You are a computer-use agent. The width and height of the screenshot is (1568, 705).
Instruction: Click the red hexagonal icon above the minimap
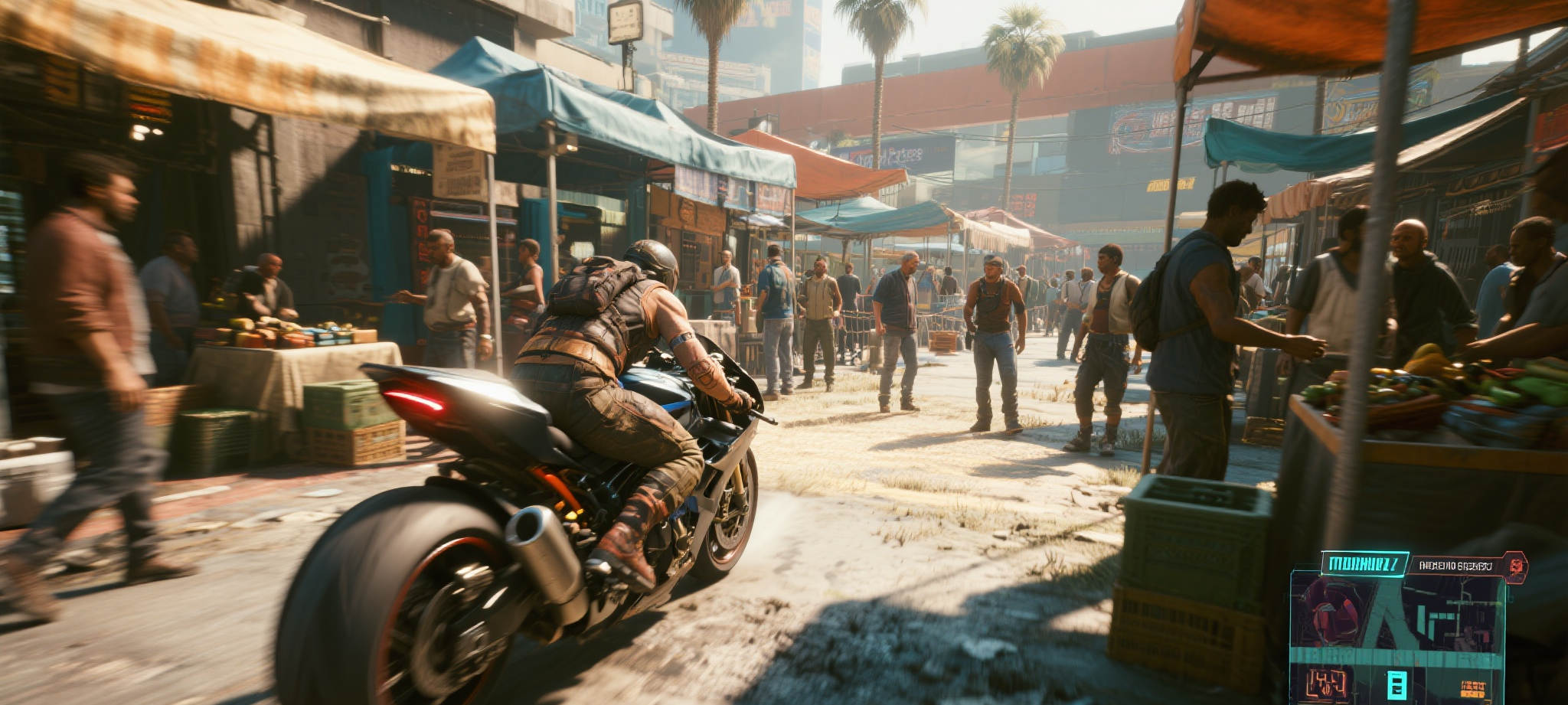coord(1516,567)
